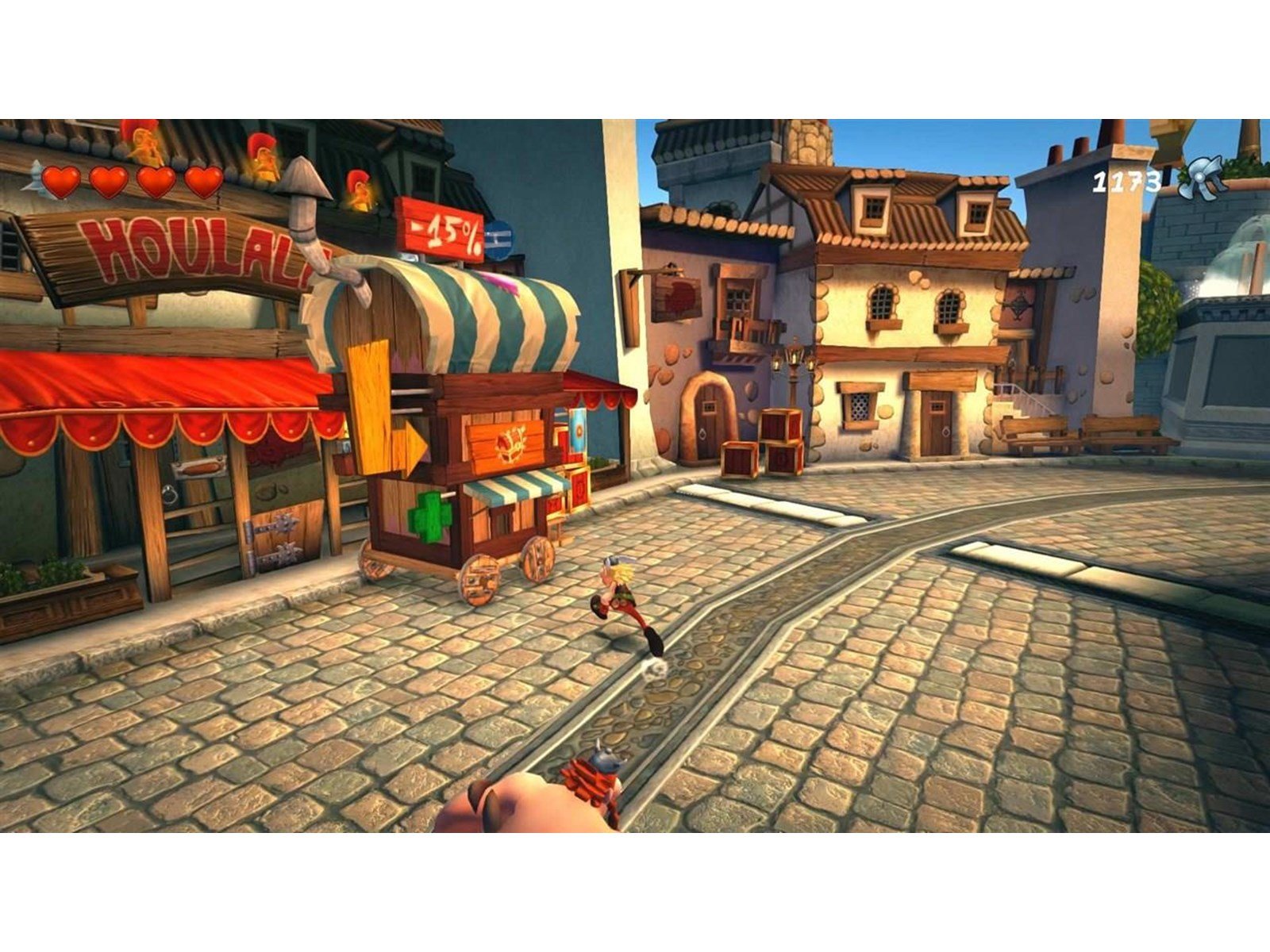Toggle the lantern on the street lamp post

pos(794,359)
